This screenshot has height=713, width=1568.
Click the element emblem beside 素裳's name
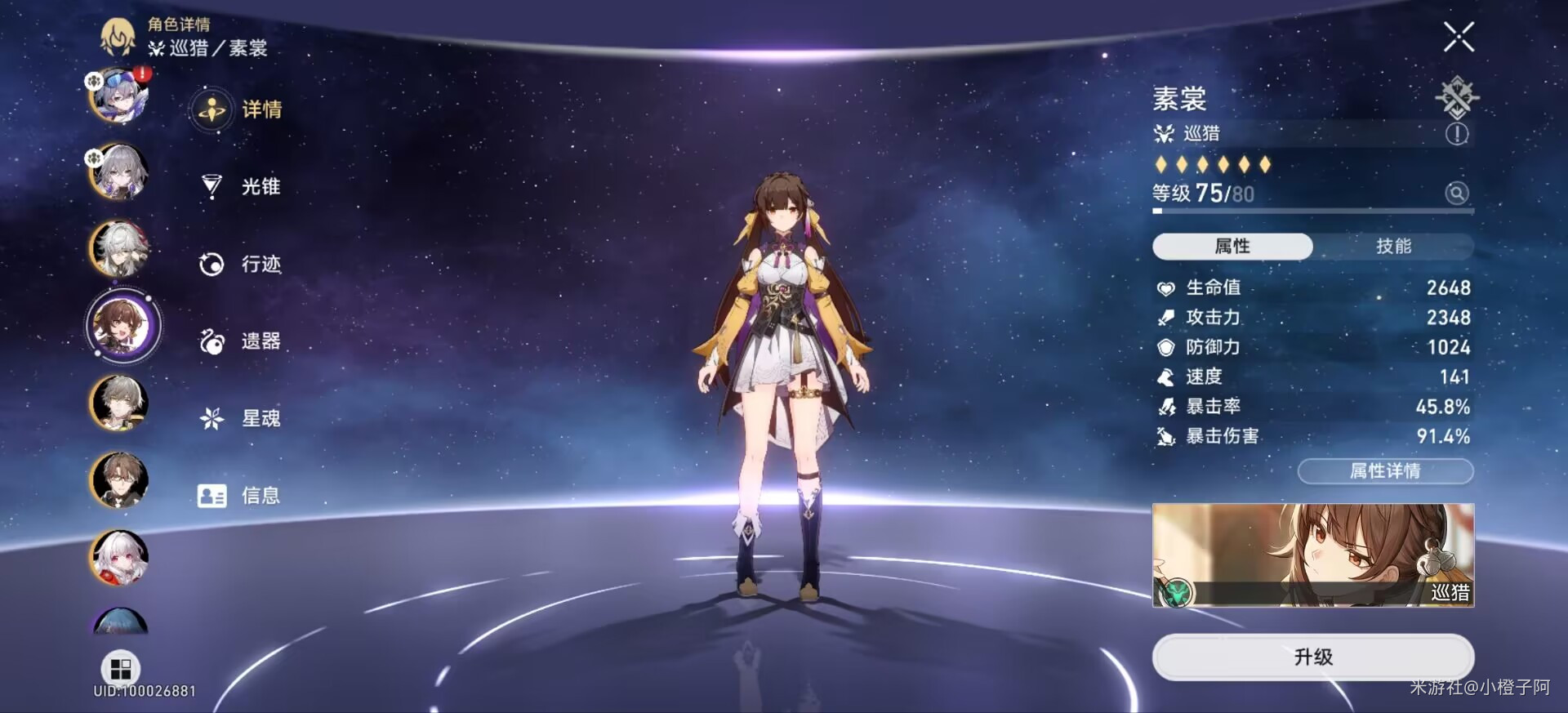point(1457,97)
